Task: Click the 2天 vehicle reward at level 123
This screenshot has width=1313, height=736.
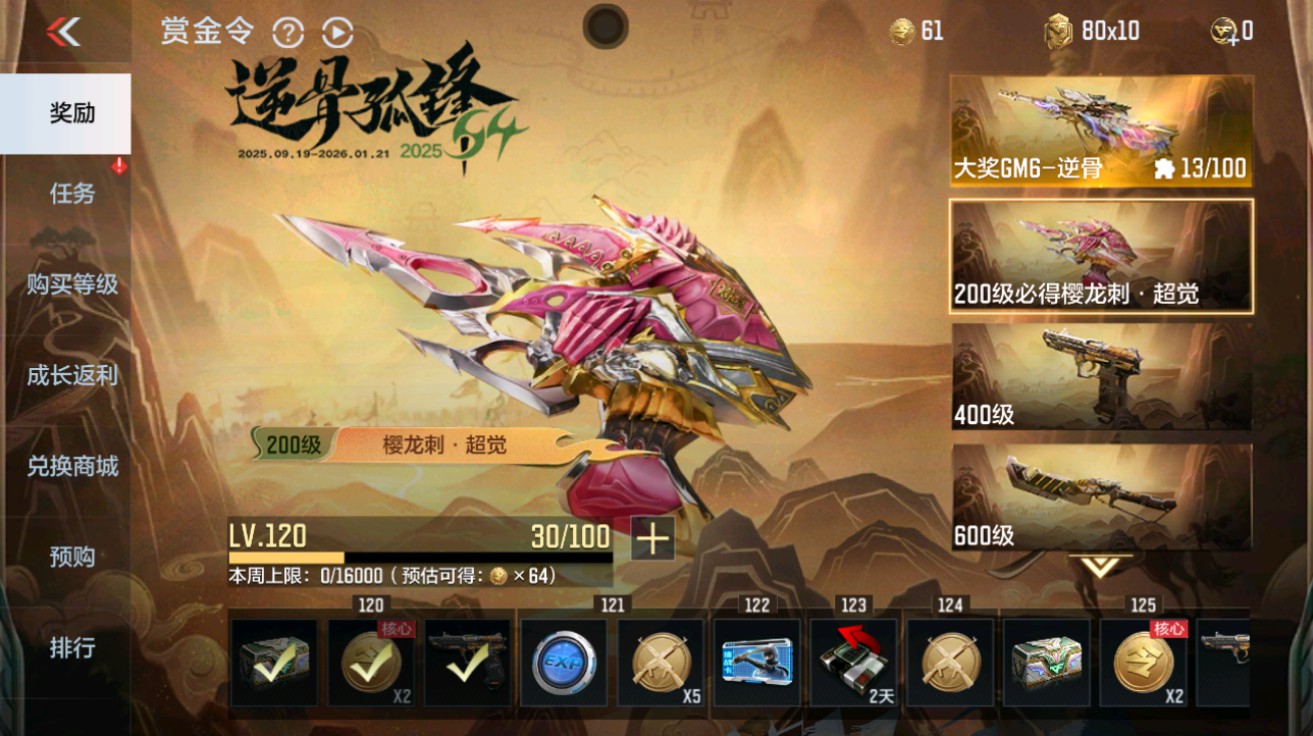Action: 853,663
